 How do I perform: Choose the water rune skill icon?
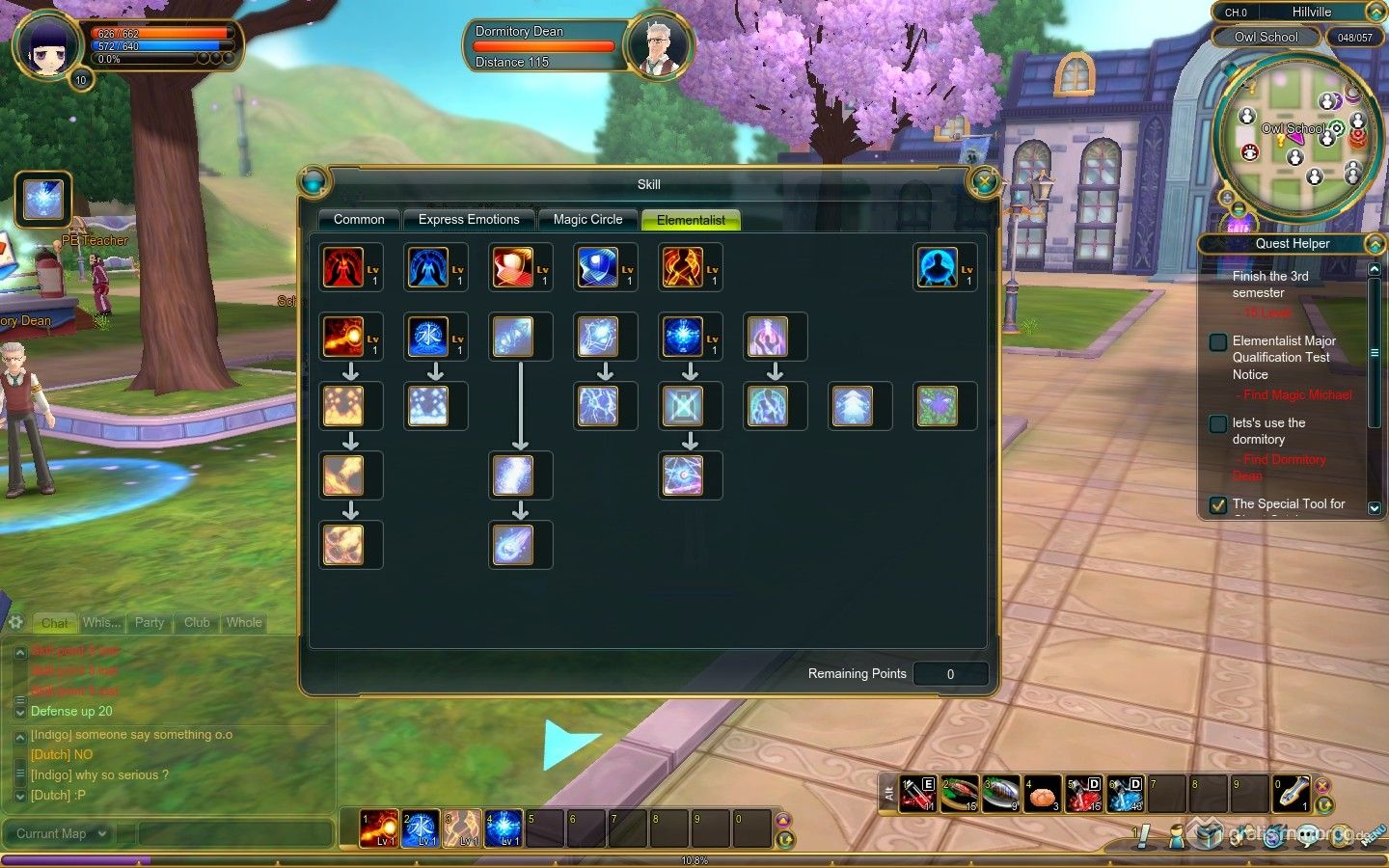(428, 337)
